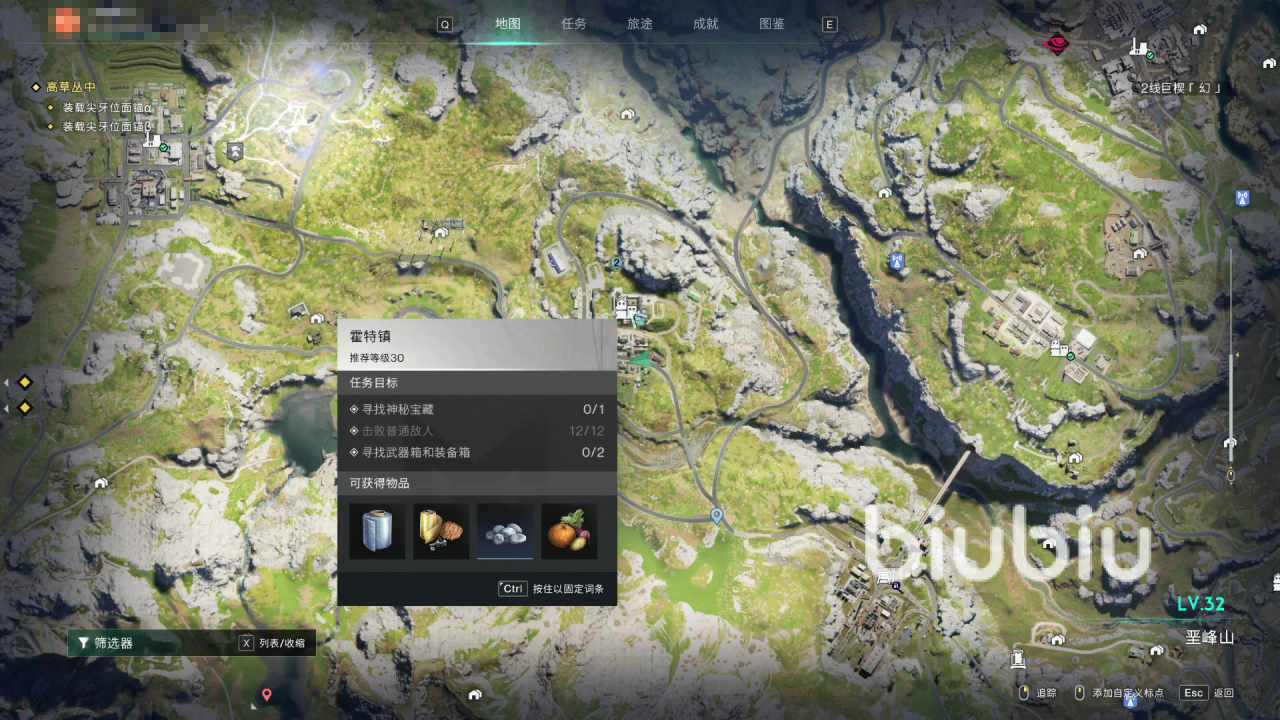This screenshot has width=1280, height=720.
Task: Select the blue location pin marker
Action: 716,515
